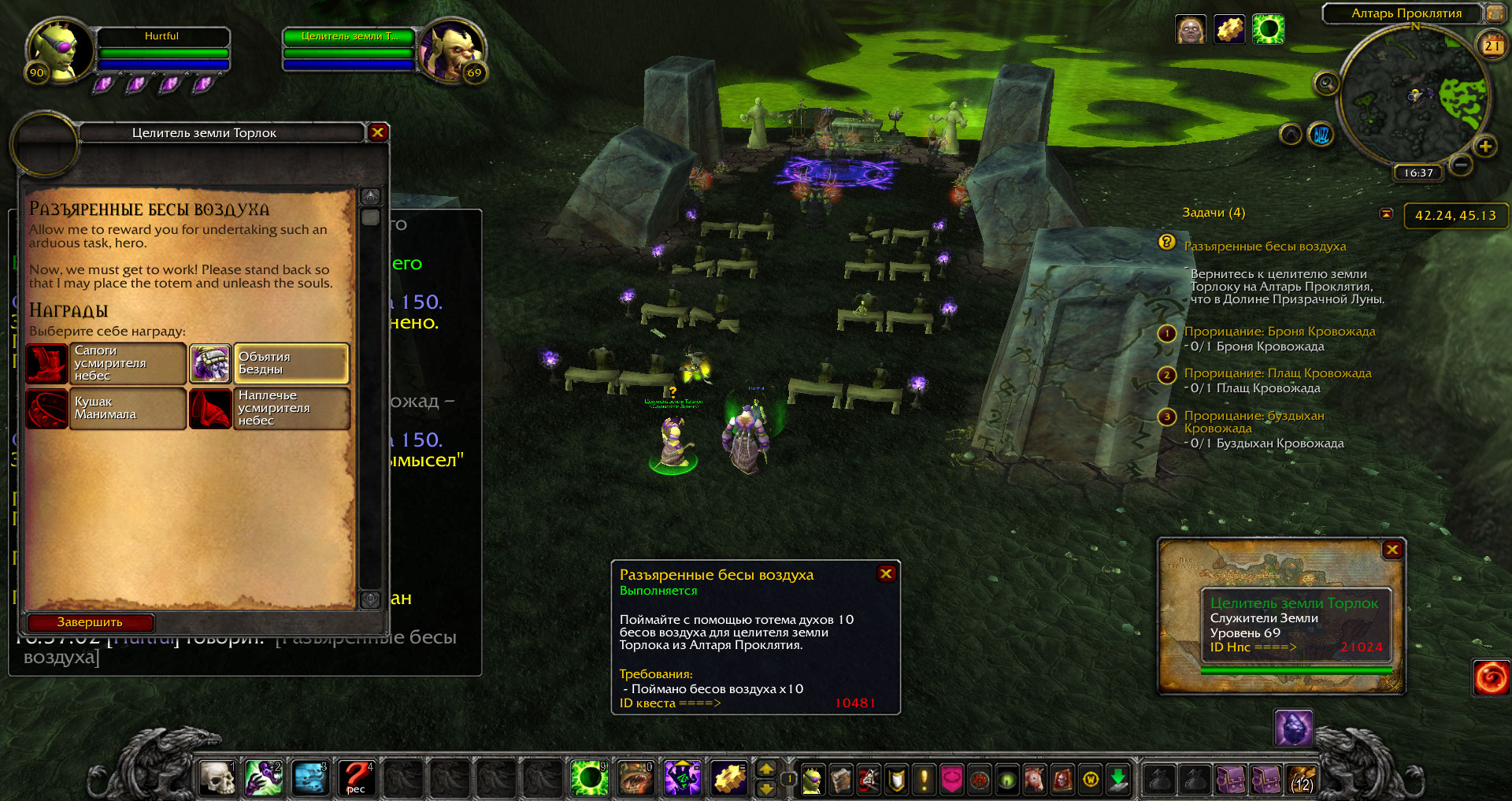The width and height of the screenshot is (1512, 801).
Task: Open the mounts collection horse icon
Action: [1034, 780]
